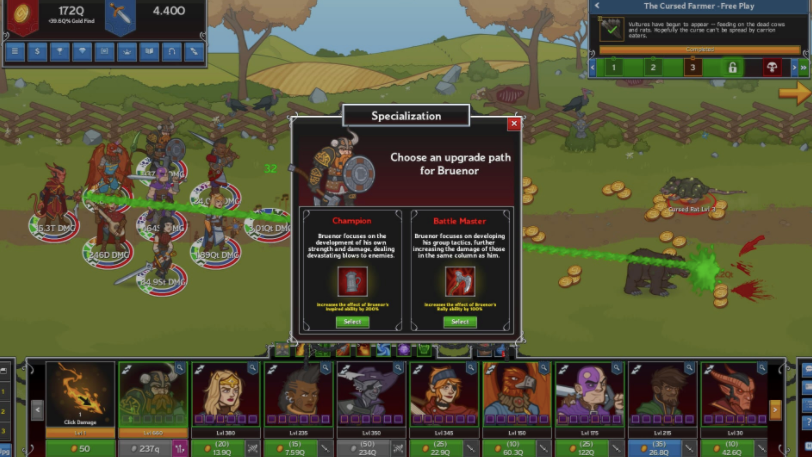Go to area 2 on the level bar

tap(652, 68)
